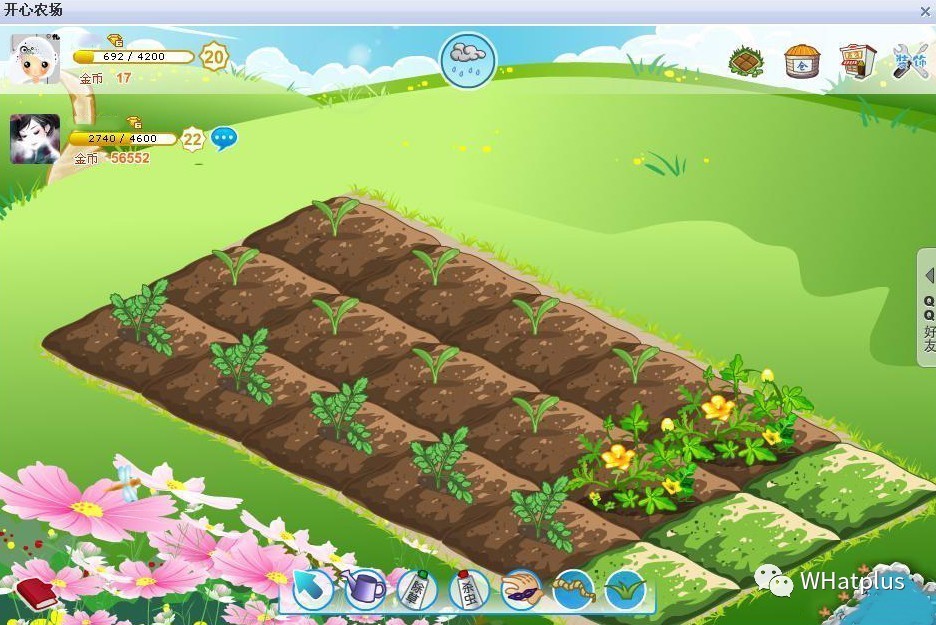Open the 装饰 decoration menu
This screenshot has height=625, width=936.
[x=911, y=61]
